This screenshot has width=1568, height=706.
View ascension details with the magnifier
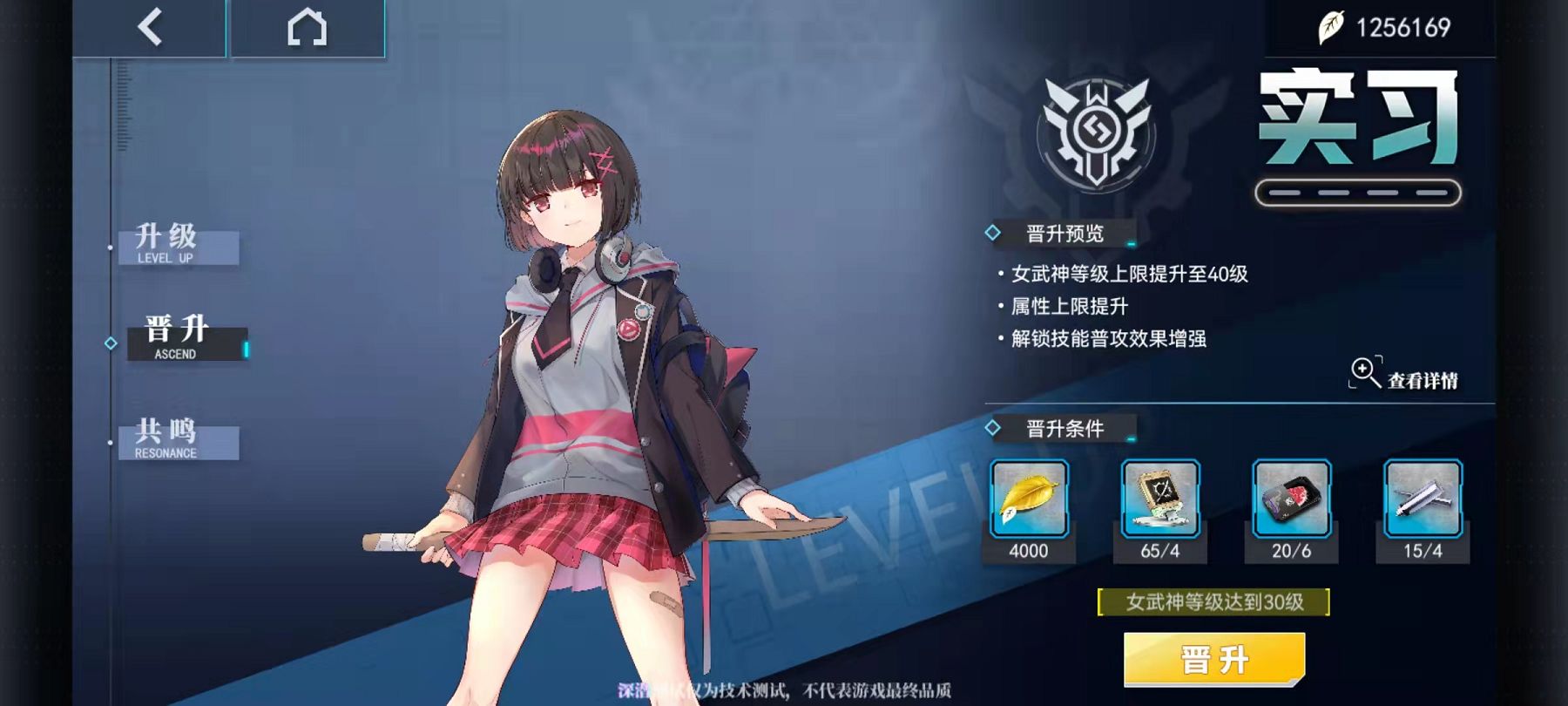(x=1402, y=375)
